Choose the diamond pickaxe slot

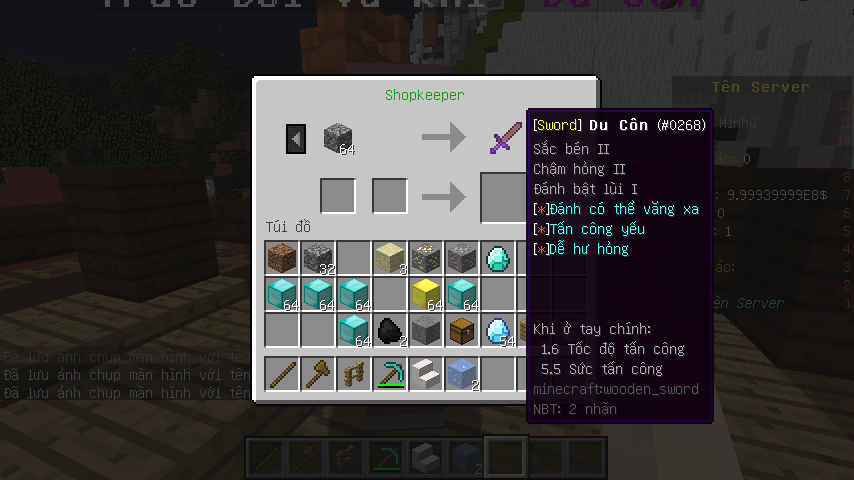coord(391,374)
